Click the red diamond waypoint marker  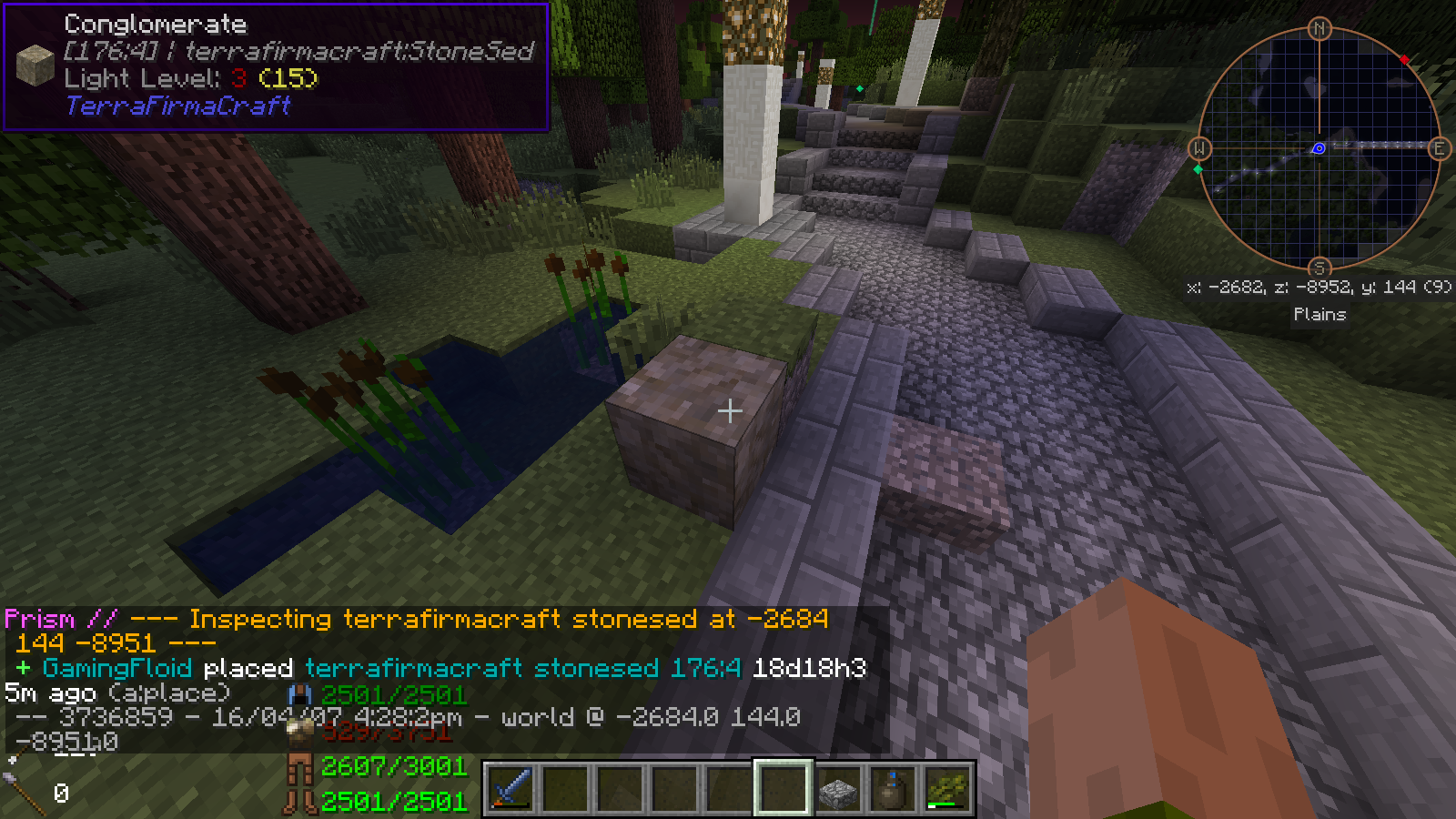1404,60
